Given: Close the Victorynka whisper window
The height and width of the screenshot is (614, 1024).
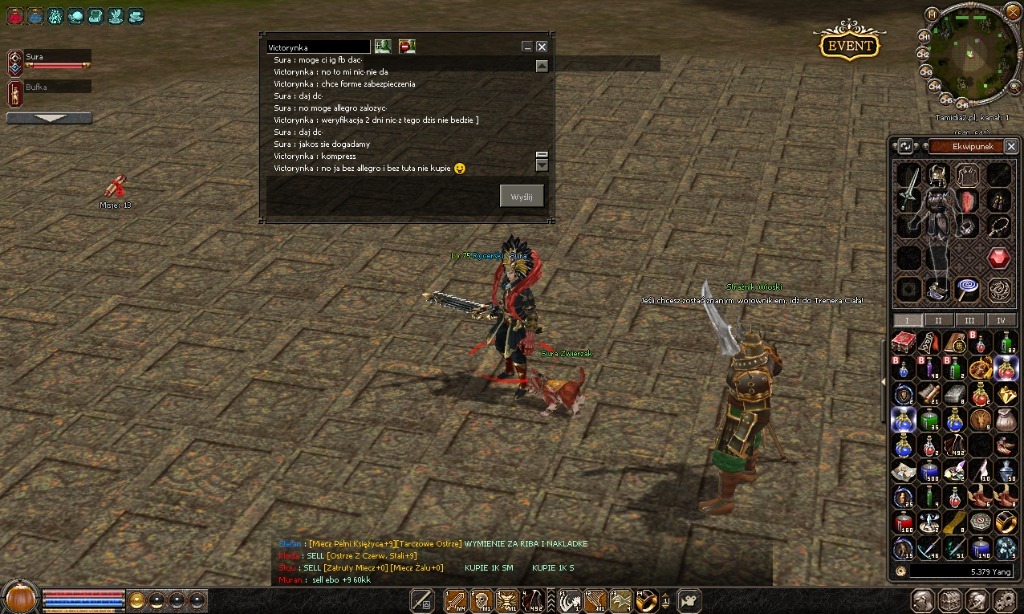Looking at the screenshot, I should 542,46.
